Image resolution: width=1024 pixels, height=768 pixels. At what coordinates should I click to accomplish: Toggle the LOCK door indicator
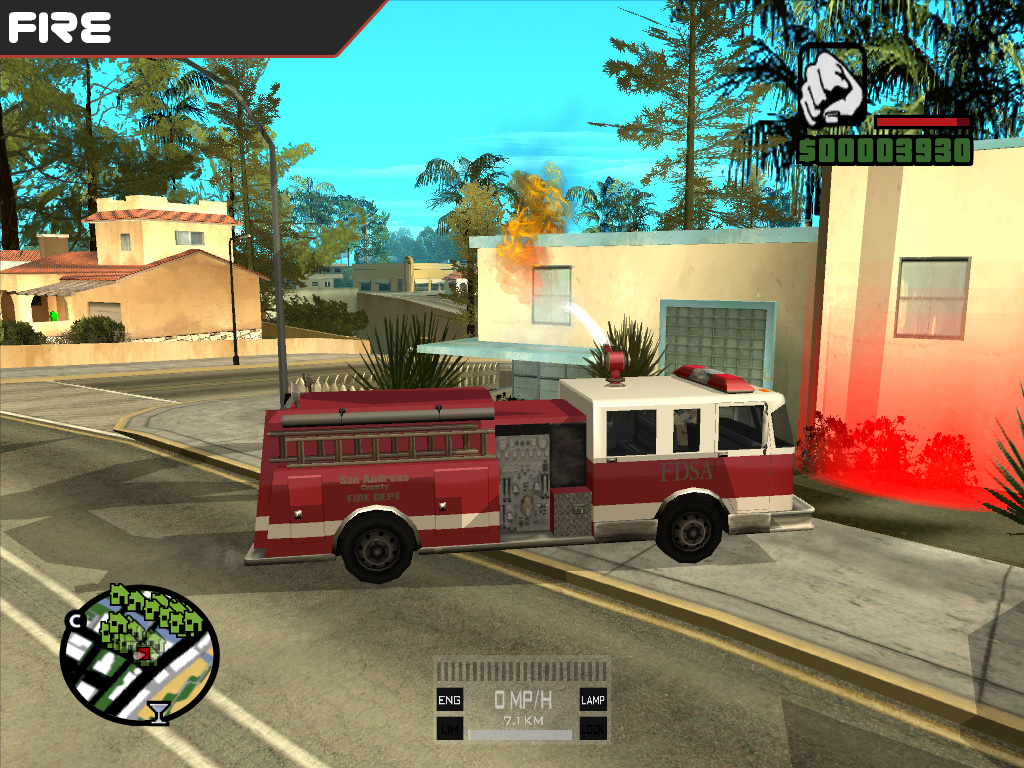593,729
